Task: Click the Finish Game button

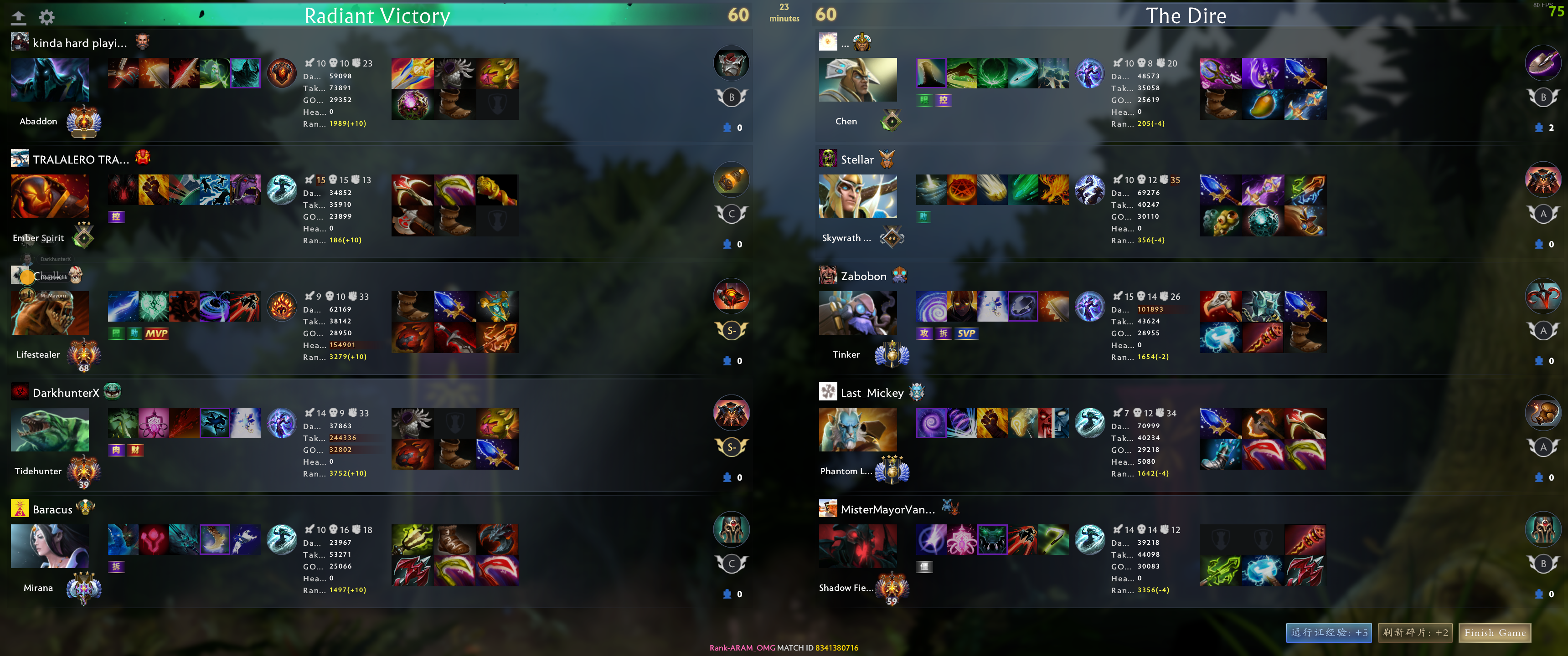Action: click(x=1494, y=633)
